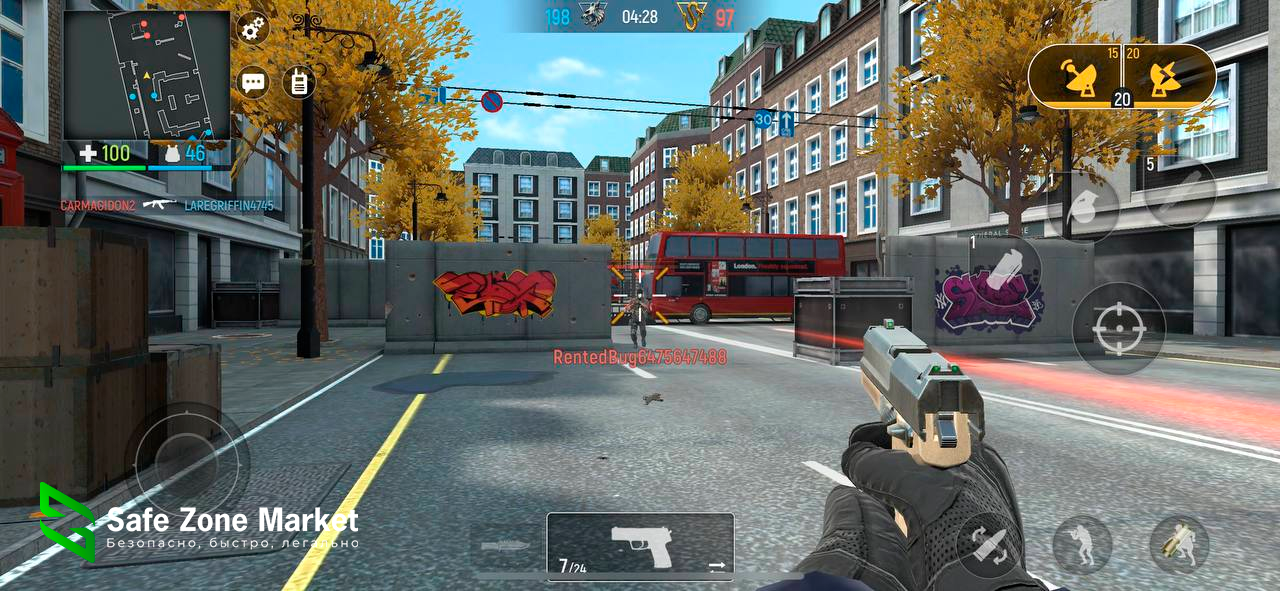Tap the minimap

point(146,75)
